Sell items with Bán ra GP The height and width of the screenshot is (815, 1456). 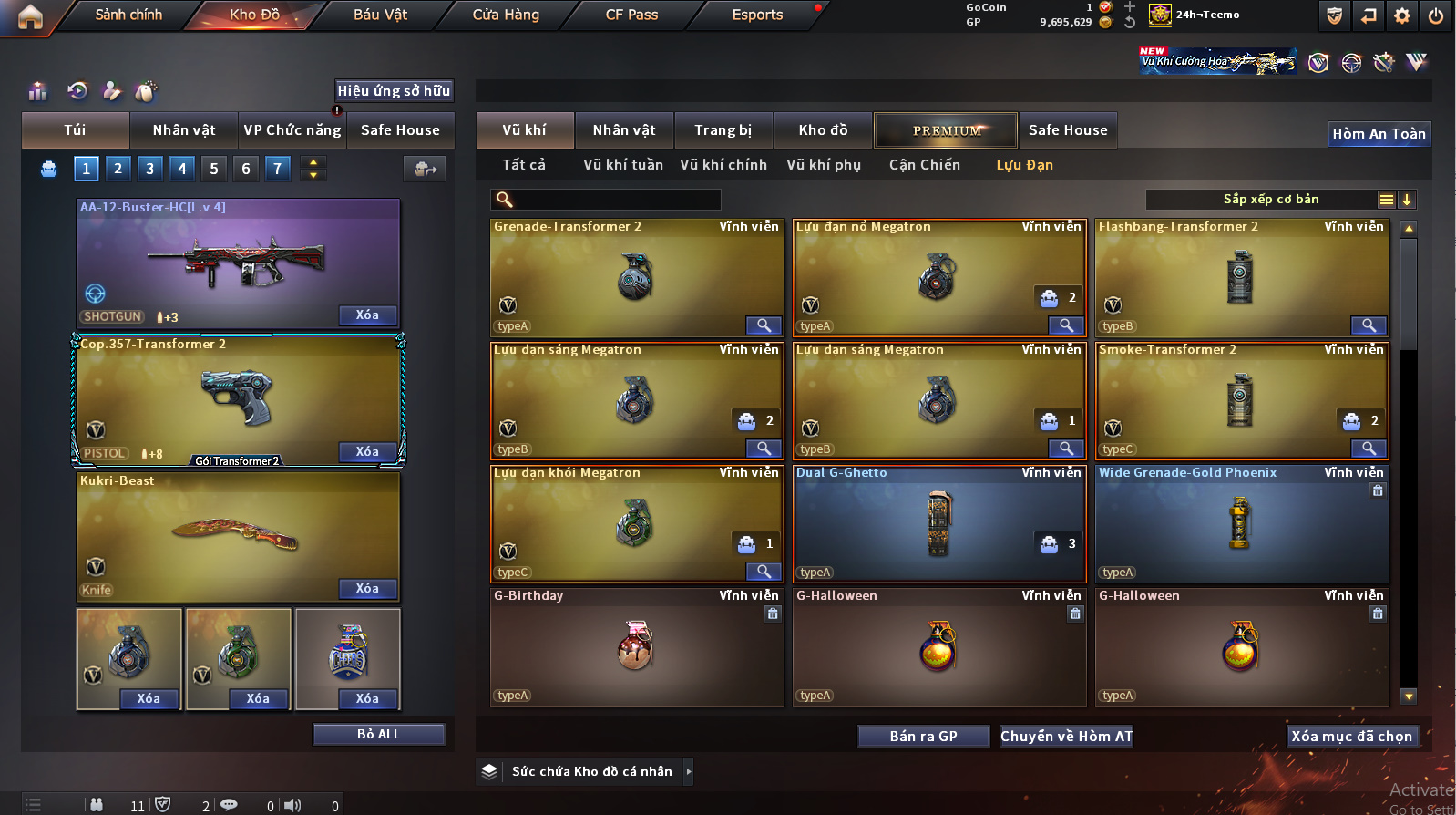coord(923,737)
